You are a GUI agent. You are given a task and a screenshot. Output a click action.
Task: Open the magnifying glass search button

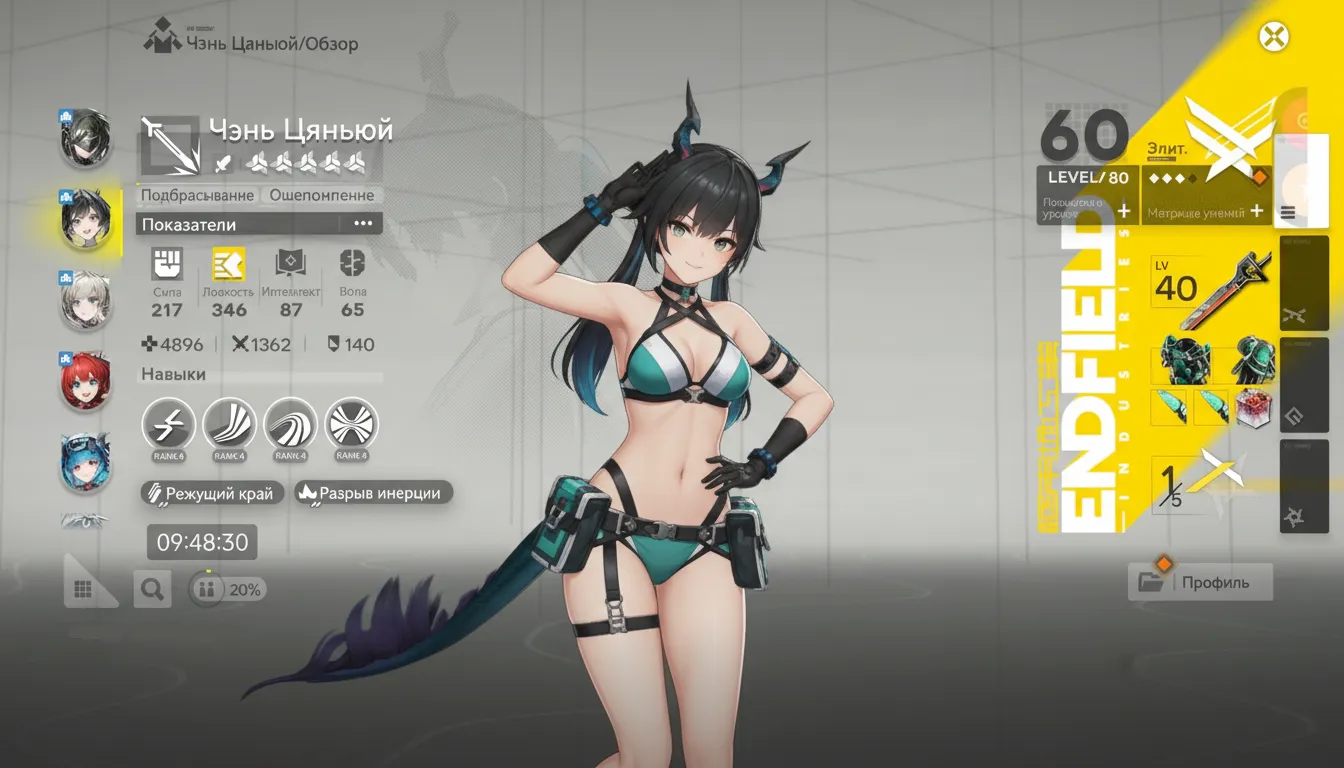(152, 589)
